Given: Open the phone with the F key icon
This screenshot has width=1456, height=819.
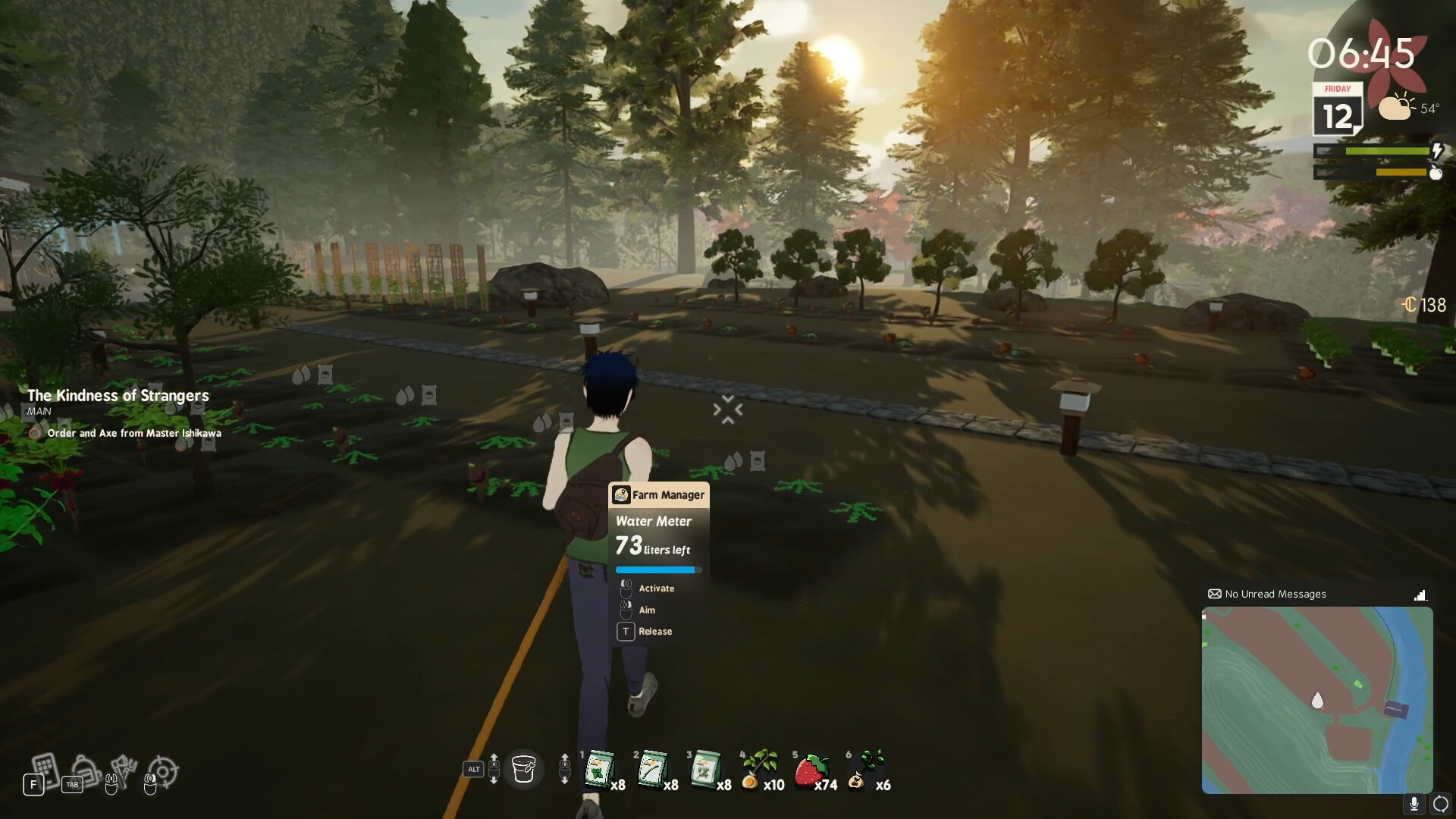Looking at the screenshot, I should click(x=44, y=770).
